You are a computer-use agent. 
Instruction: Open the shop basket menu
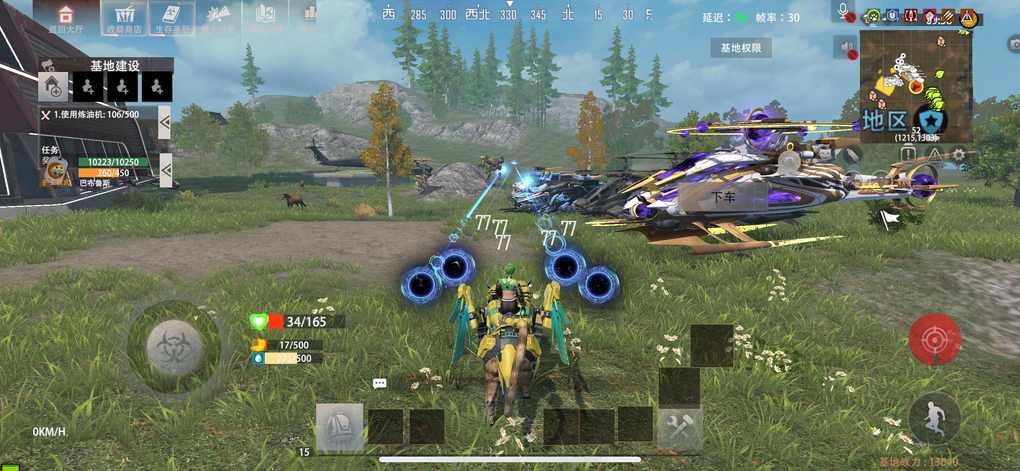coord(125,17)
